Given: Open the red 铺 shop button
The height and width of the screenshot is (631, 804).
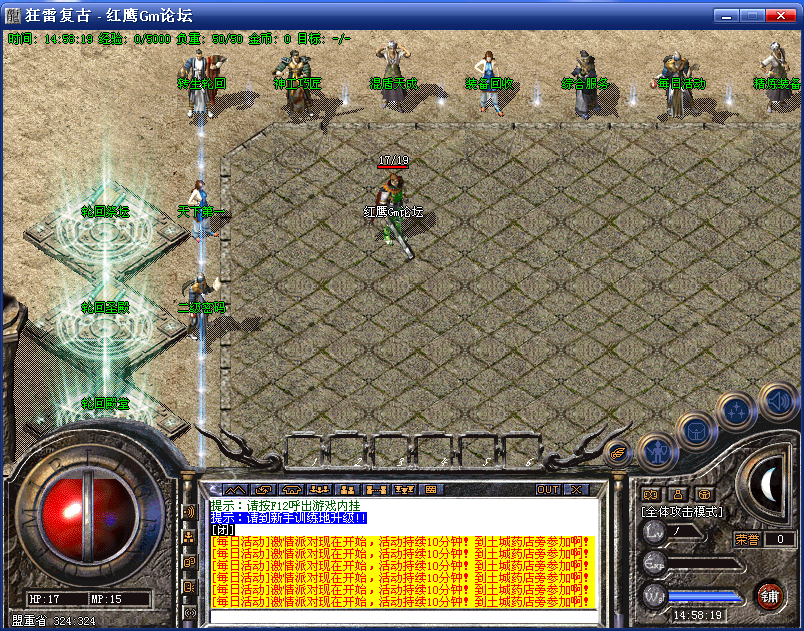Looking at the screenshot, I should (769, 596).
